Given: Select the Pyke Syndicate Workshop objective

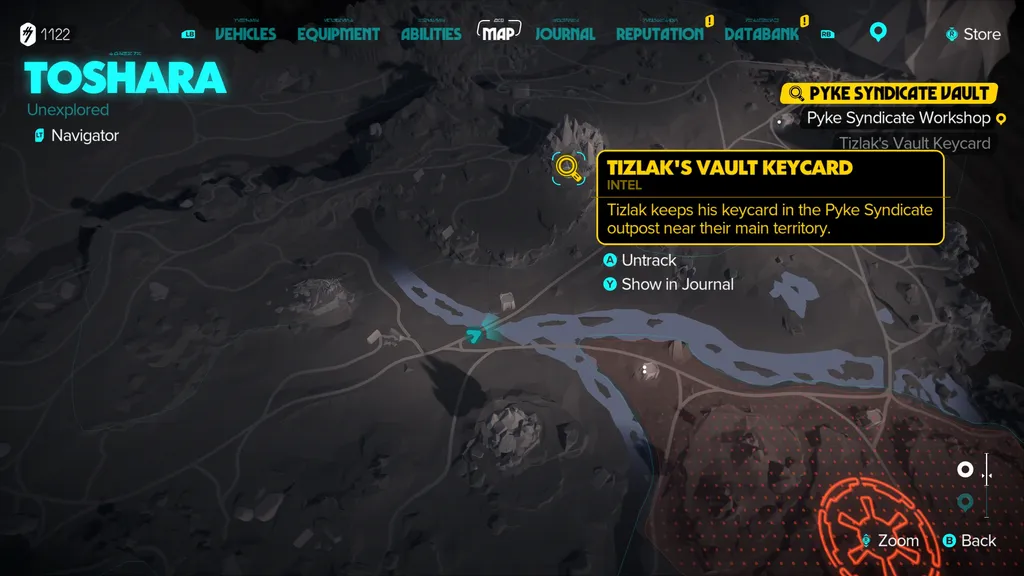Looking at the screenshot, I should click(x=898, y=118).
